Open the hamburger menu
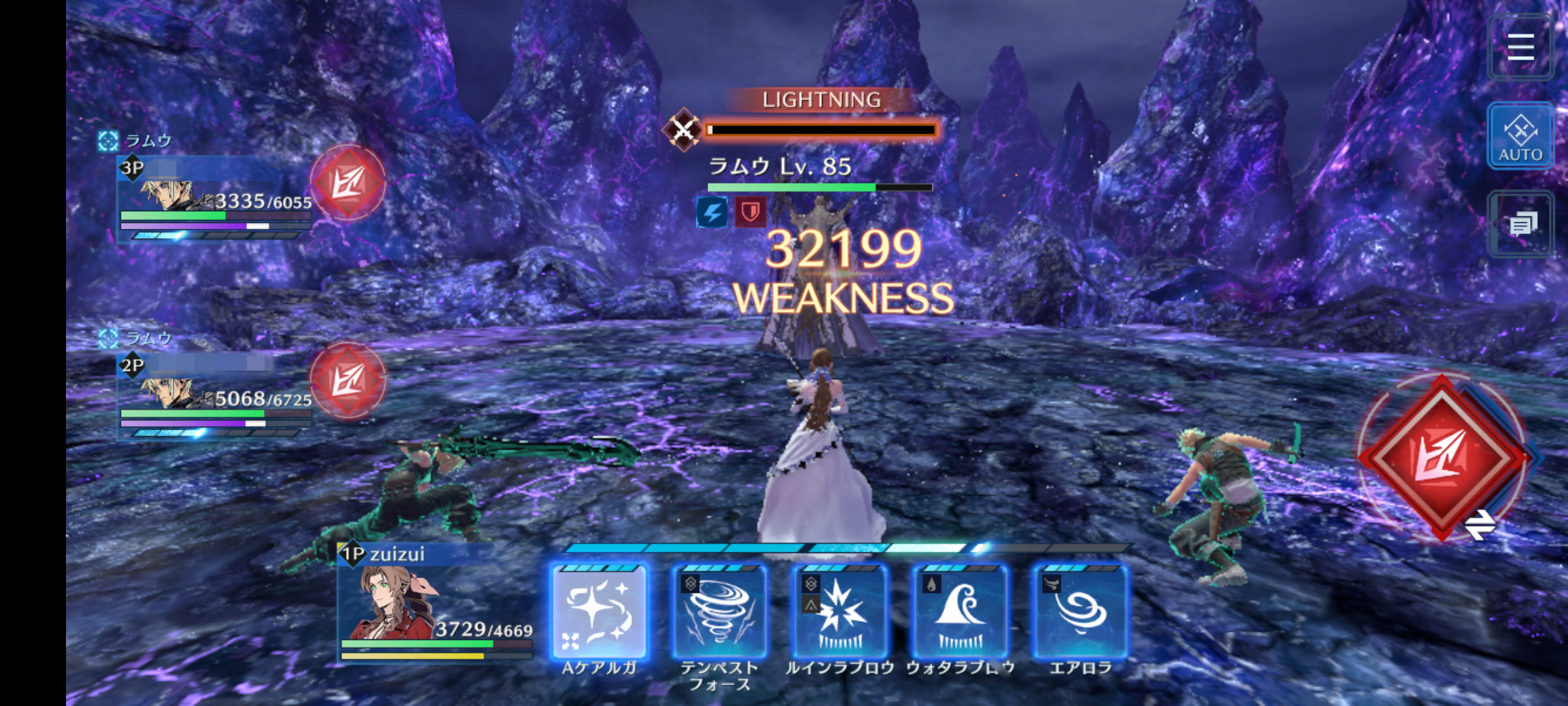Image resolution: width=1568 pixels, height=706 pixels. coord(1520,47)
